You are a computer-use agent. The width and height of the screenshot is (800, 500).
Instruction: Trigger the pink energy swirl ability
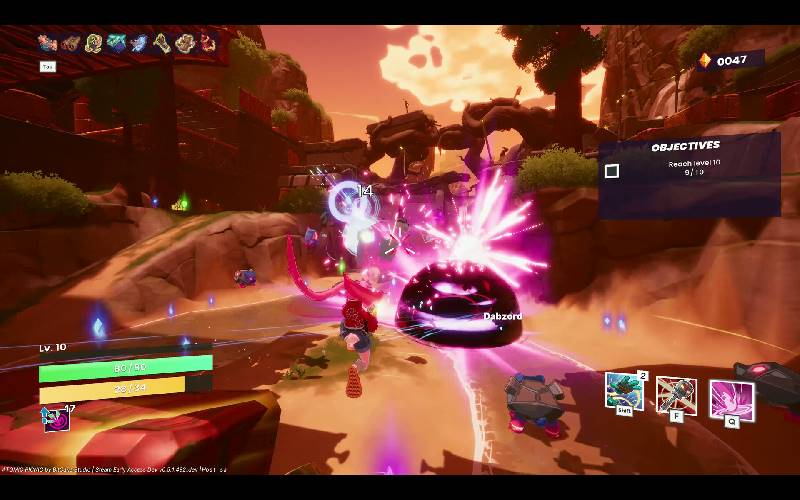pyautogui.click(x=731, y=399)
